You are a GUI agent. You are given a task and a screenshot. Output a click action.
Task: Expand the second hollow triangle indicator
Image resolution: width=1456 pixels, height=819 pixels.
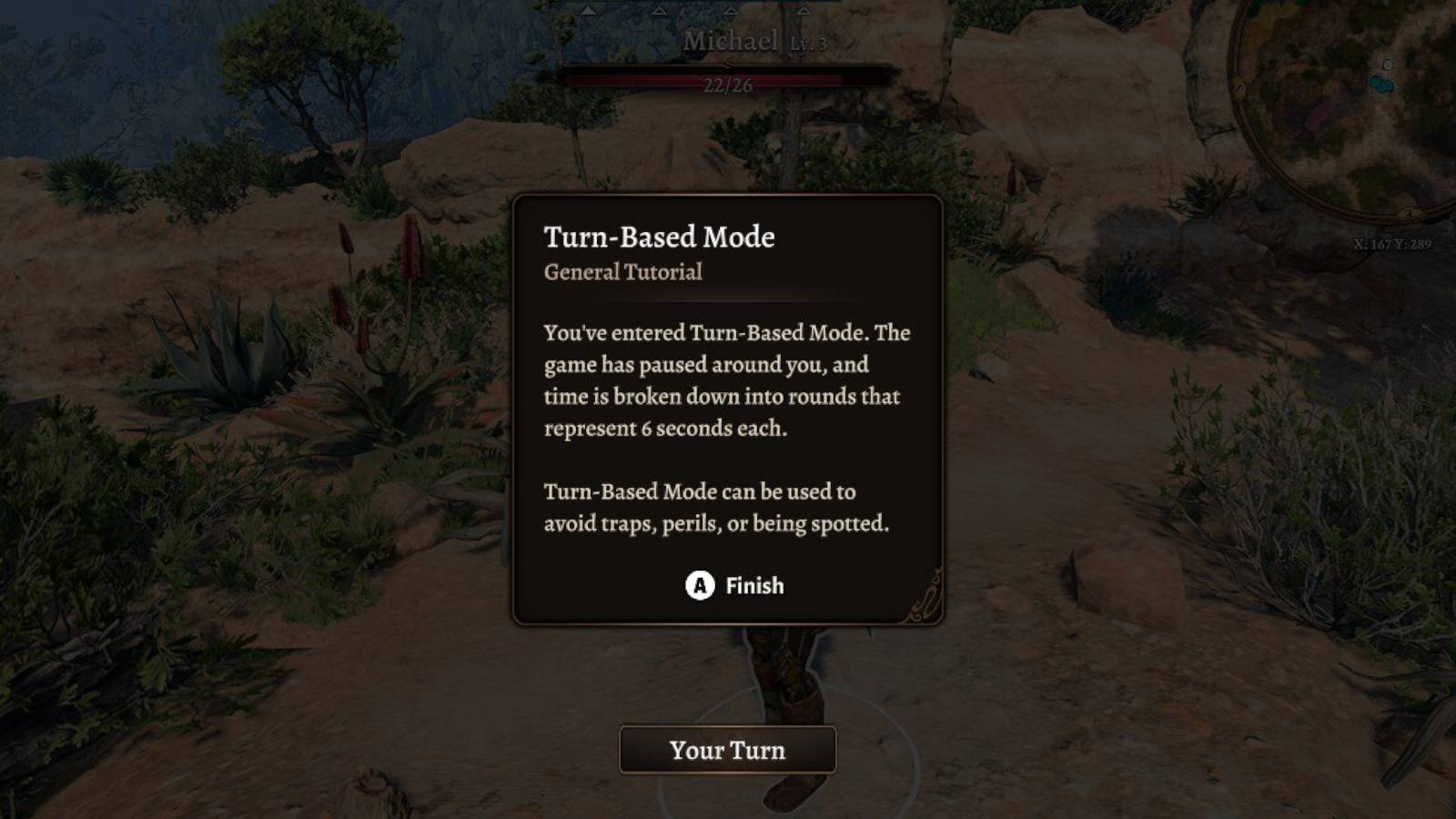point(660,12)
